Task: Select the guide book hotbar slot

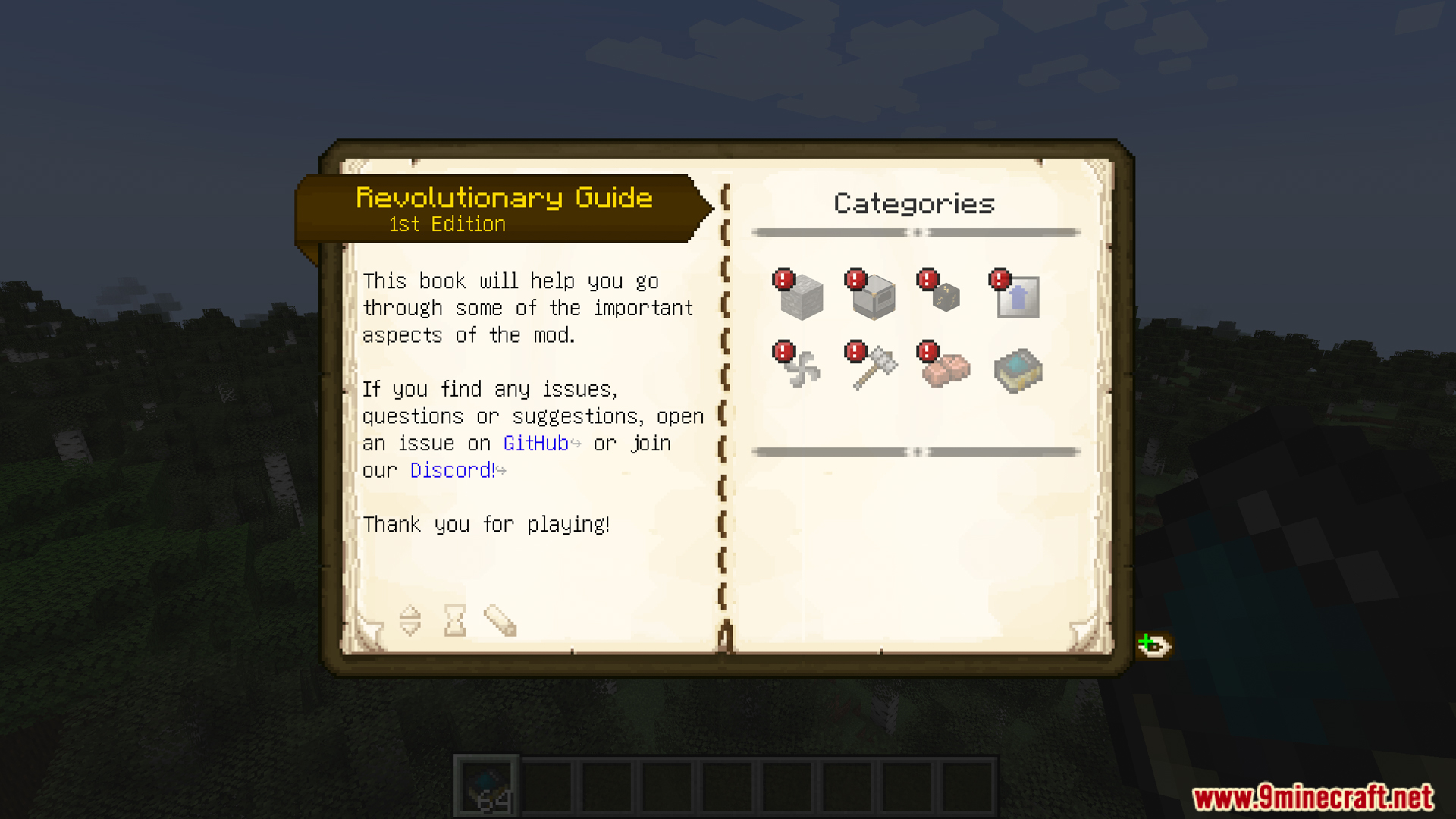Action: tap(487, 786)
